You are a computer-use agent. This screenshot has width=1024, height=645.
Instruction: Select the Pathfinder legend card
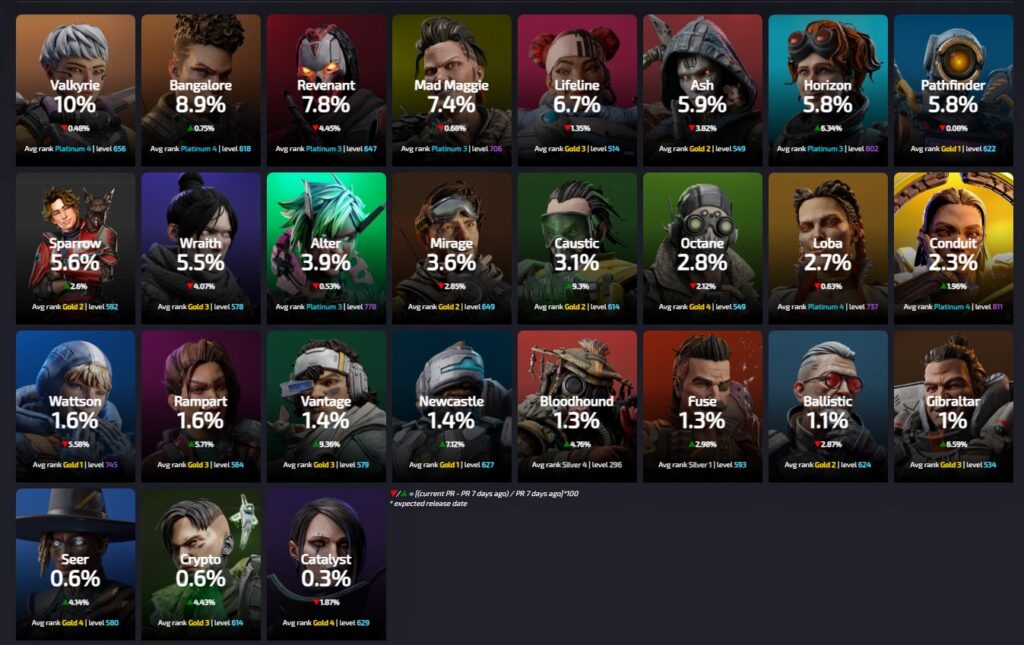point(953,90)
